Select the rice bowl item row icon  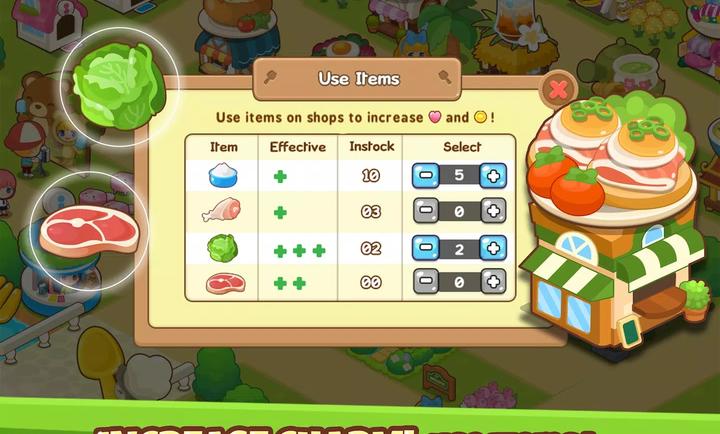[222, 176]
